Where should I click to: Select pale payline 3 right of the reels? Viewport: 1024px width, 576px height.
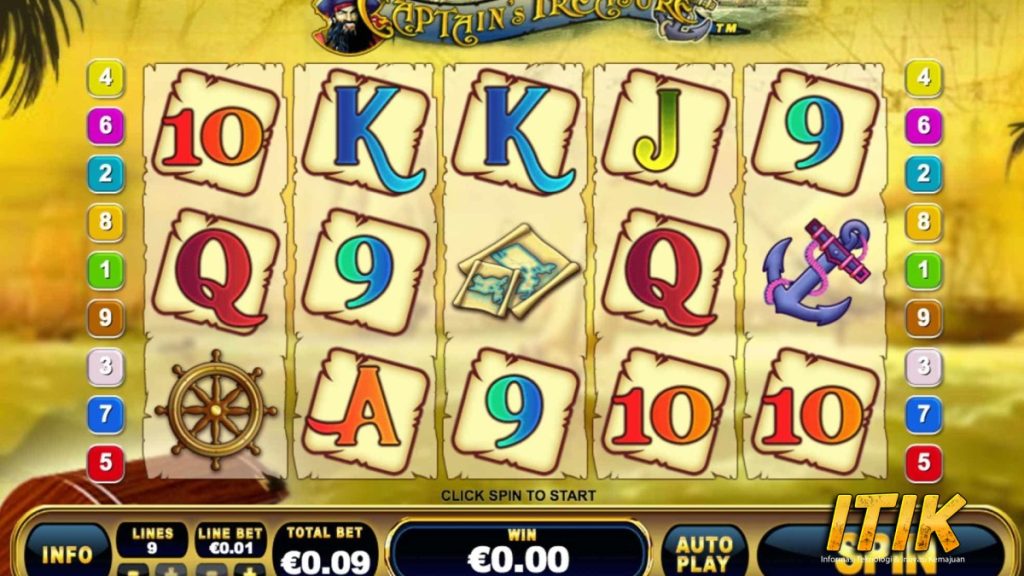click(923, 366)
